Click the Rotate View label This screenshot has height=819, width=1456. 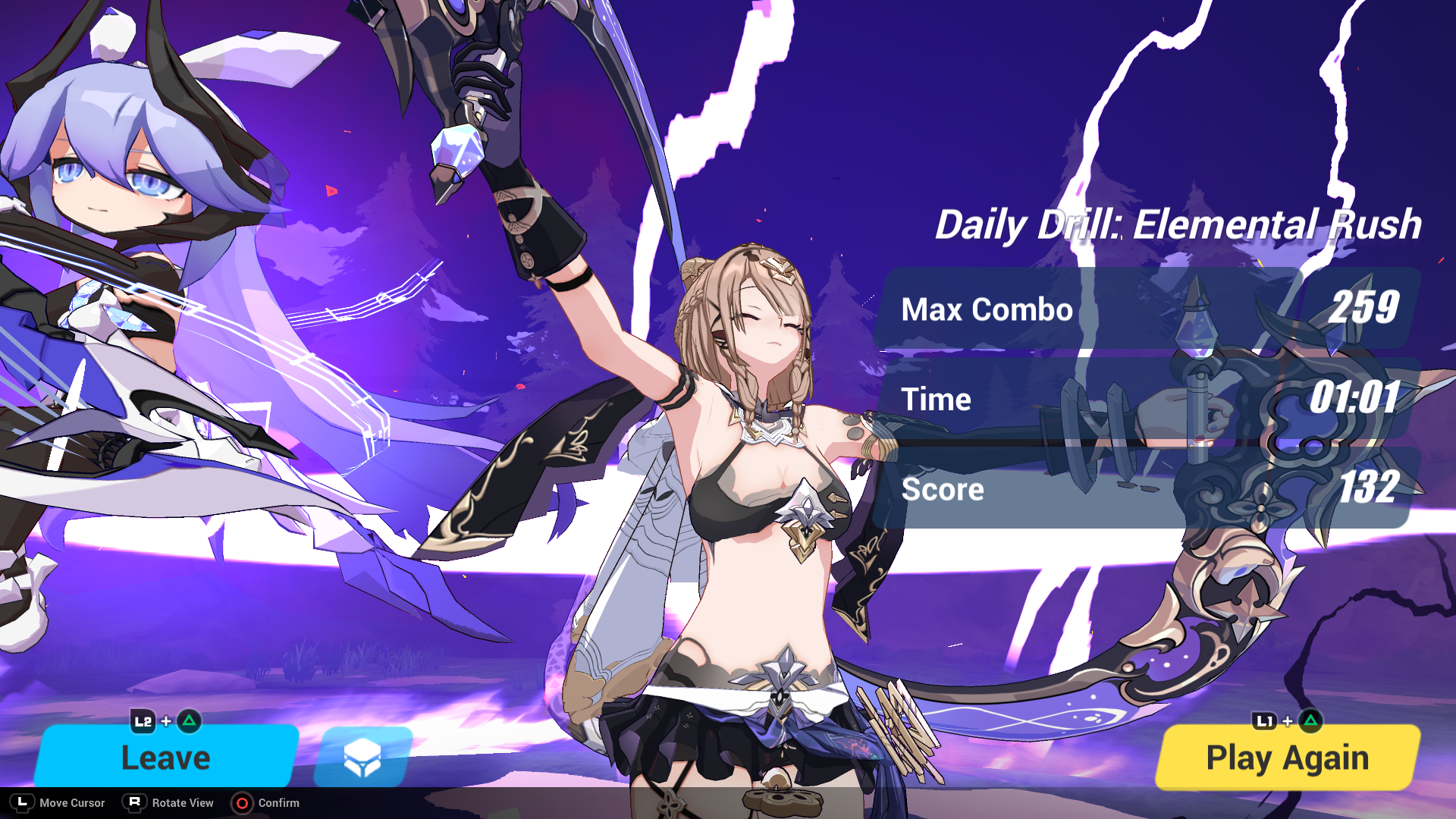pyautogui.click(x=182, y=803)
